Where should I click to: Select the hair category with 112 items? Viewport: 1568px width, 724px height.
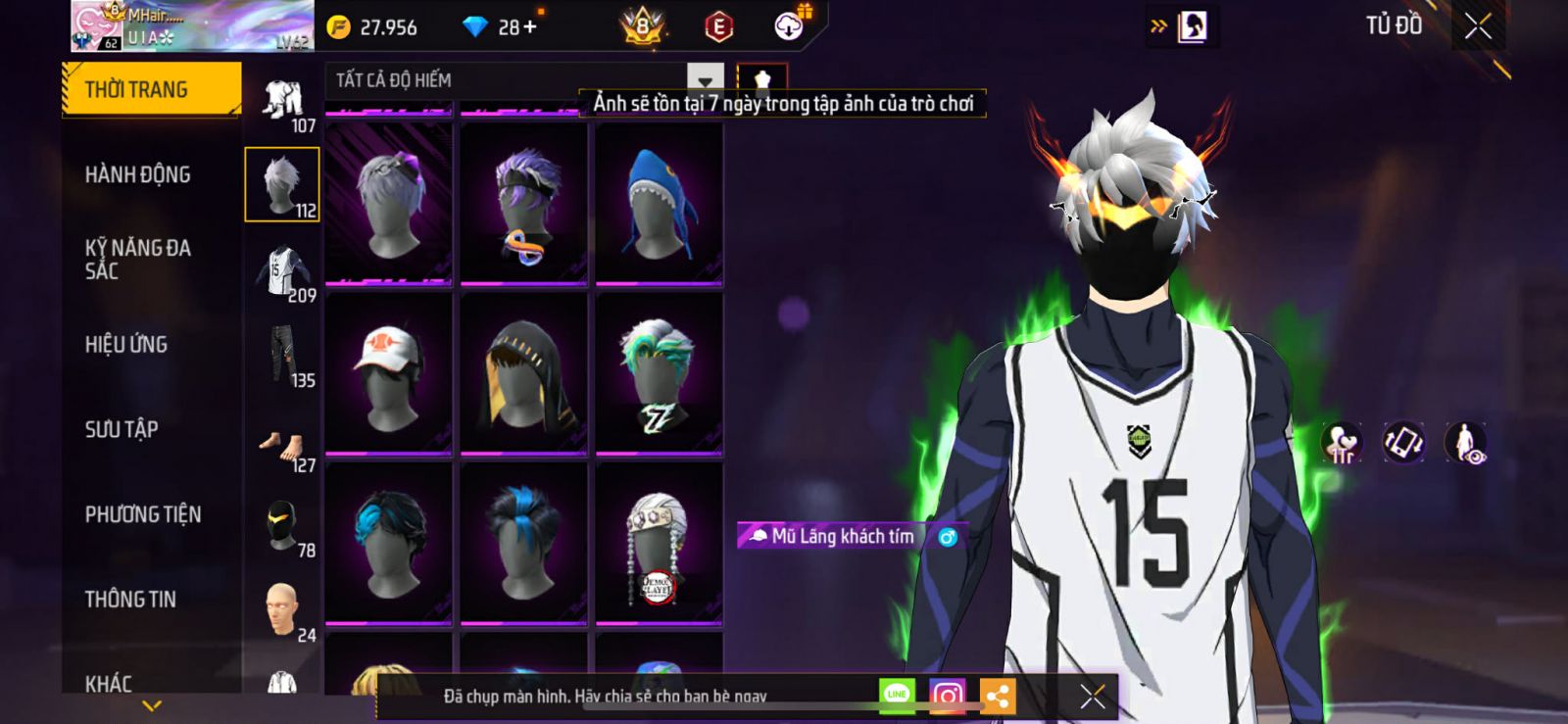pos(282,184)
